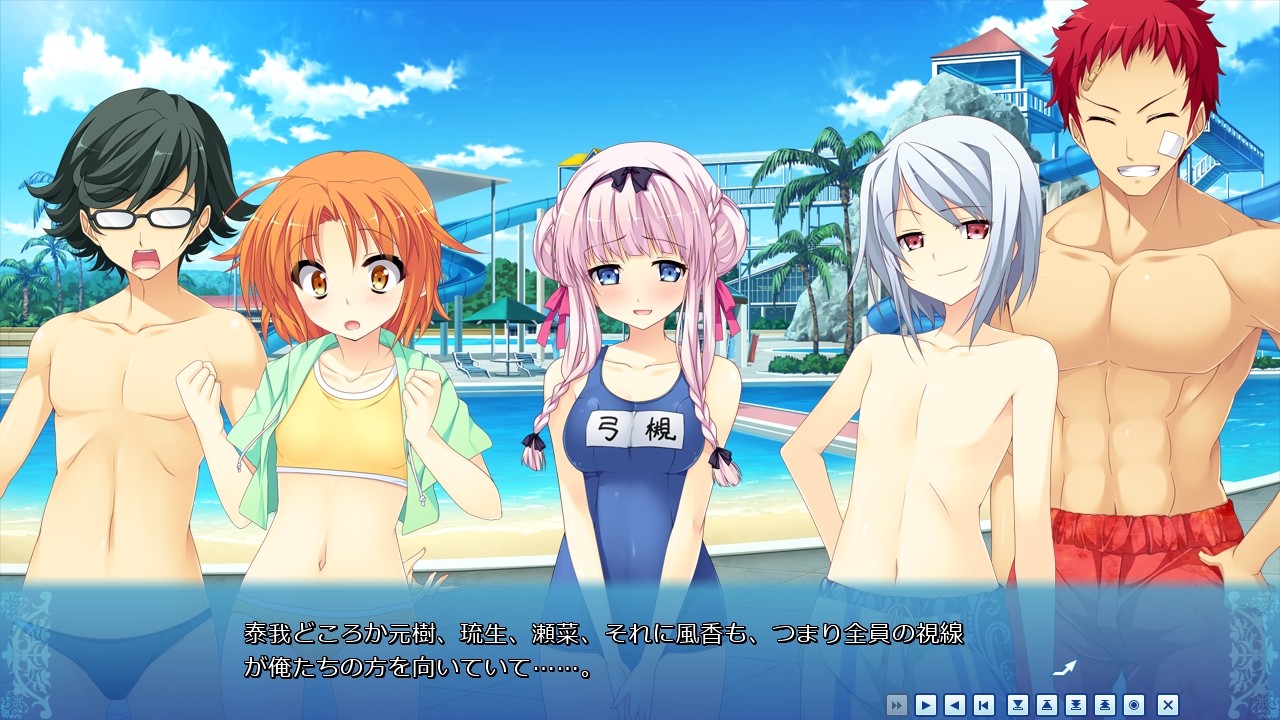Click the single down-arrow save button
The image size is (1280, 720).
[1018, 704]
